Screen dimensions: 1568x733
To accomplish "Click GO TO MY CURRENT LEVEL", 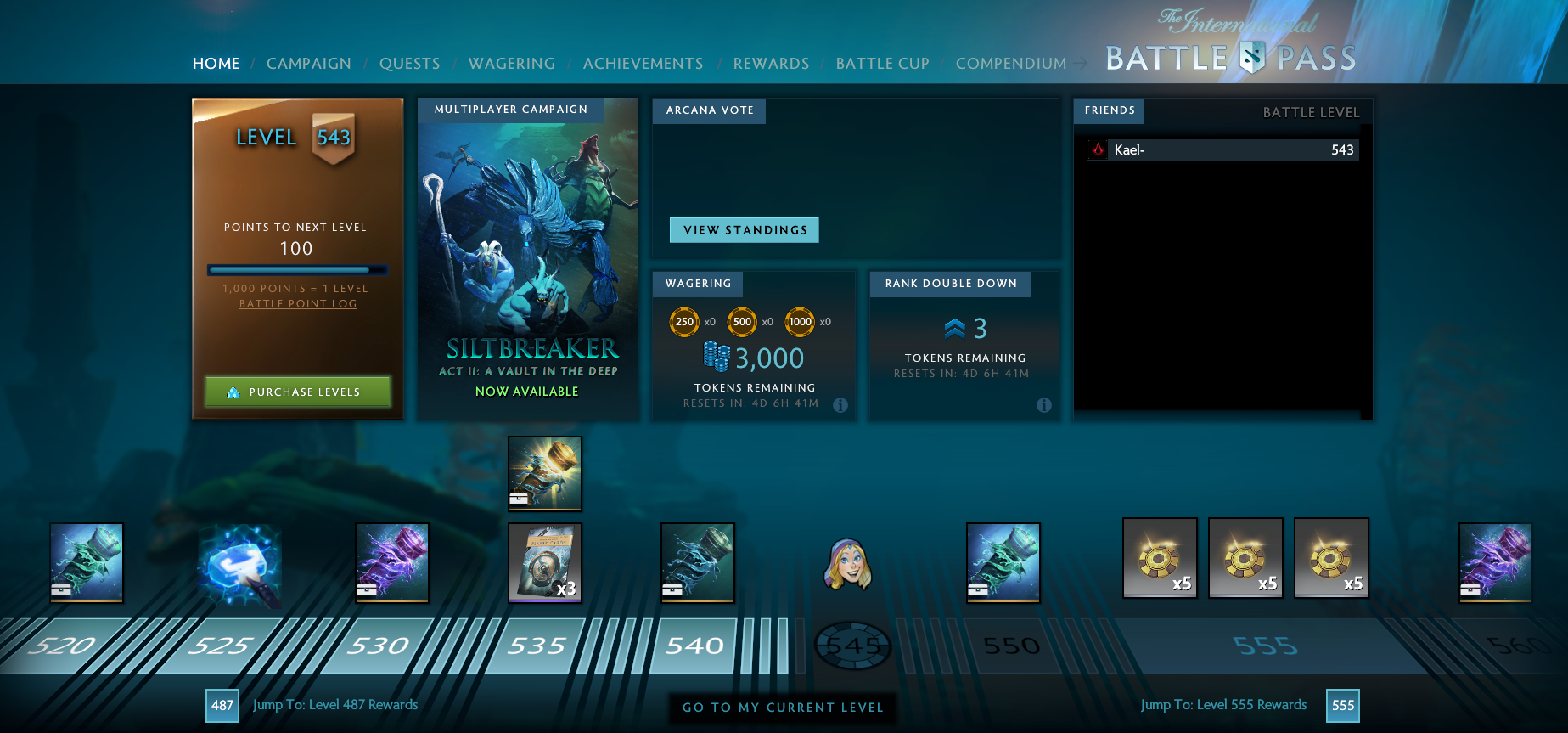I will (x=782, y=707).
